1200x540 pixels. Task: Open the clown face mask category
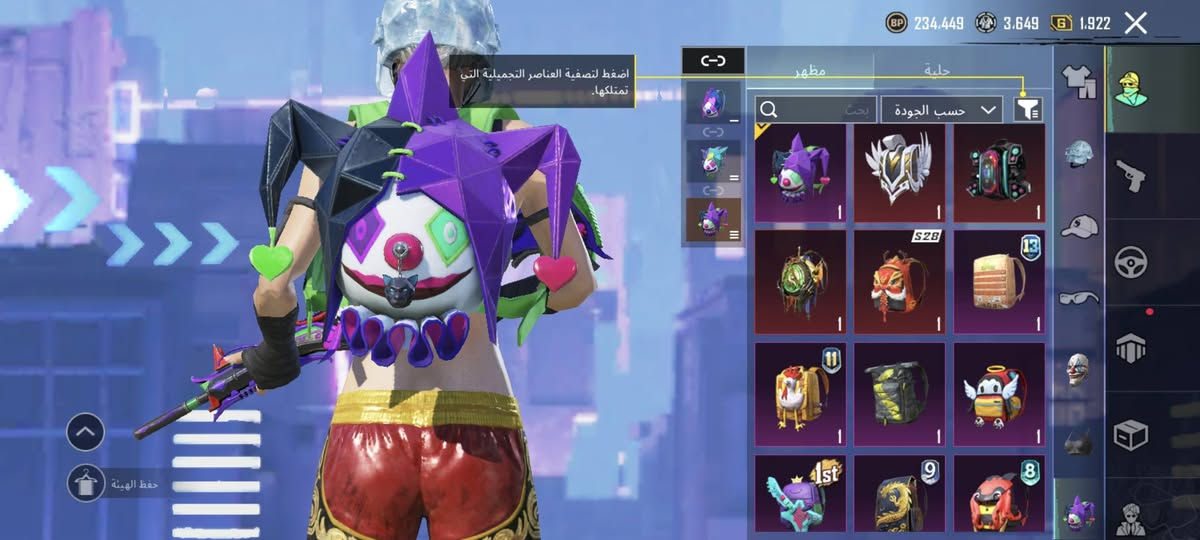tap(1078, 367)
